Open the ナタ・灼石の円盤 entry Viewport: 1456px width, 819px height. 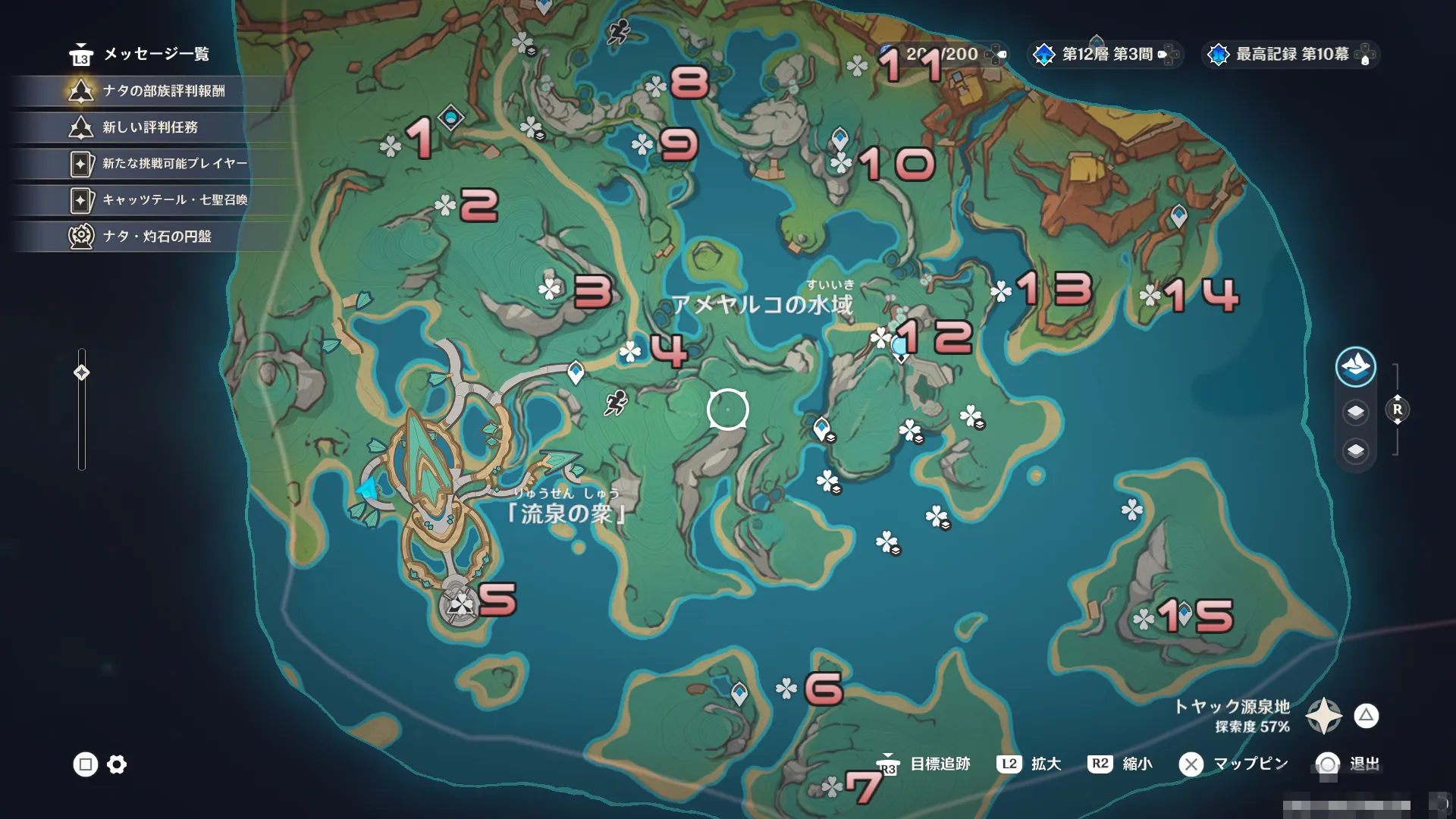point(156,237)
